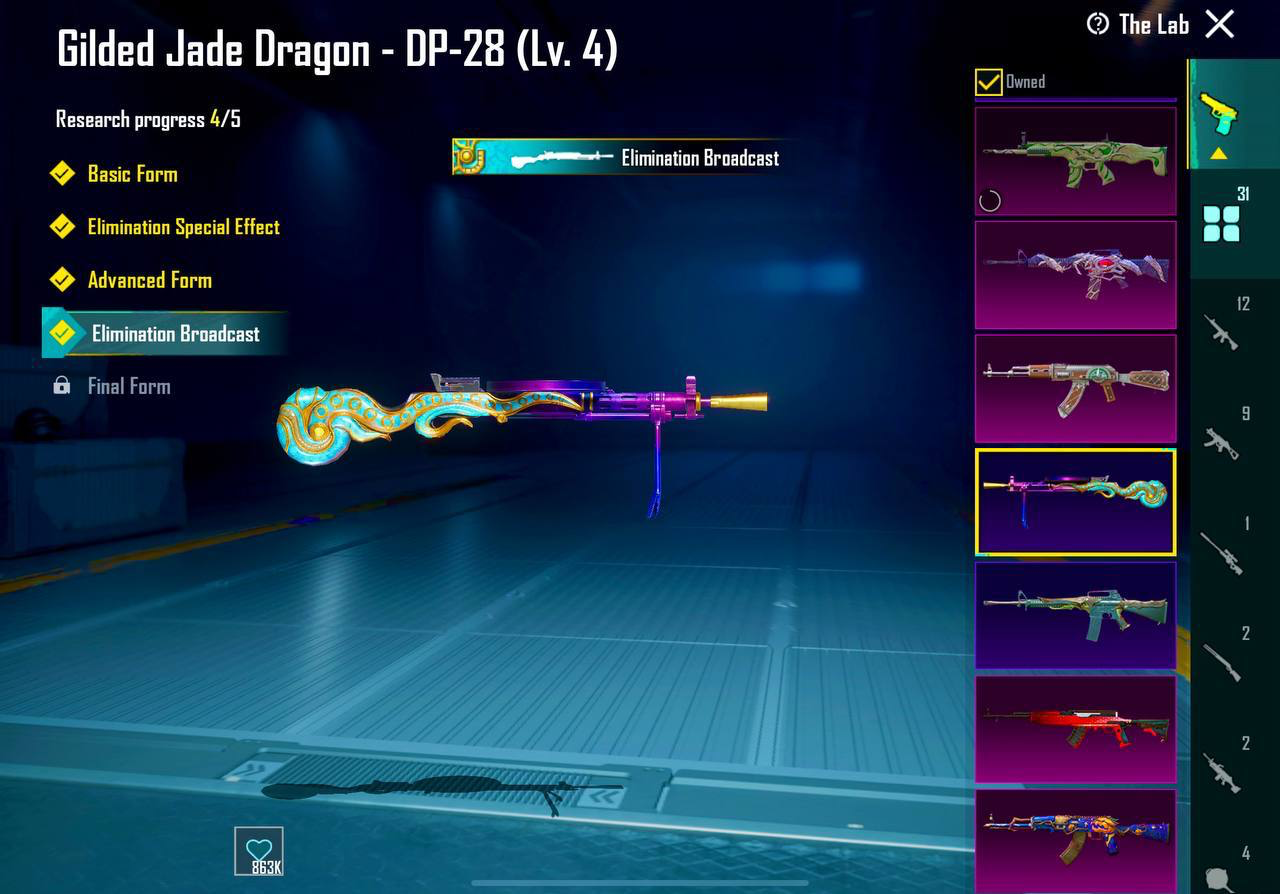1280x894 pixels.
Task: Show the submachine gun category tab
Action: click(1222, 442)
